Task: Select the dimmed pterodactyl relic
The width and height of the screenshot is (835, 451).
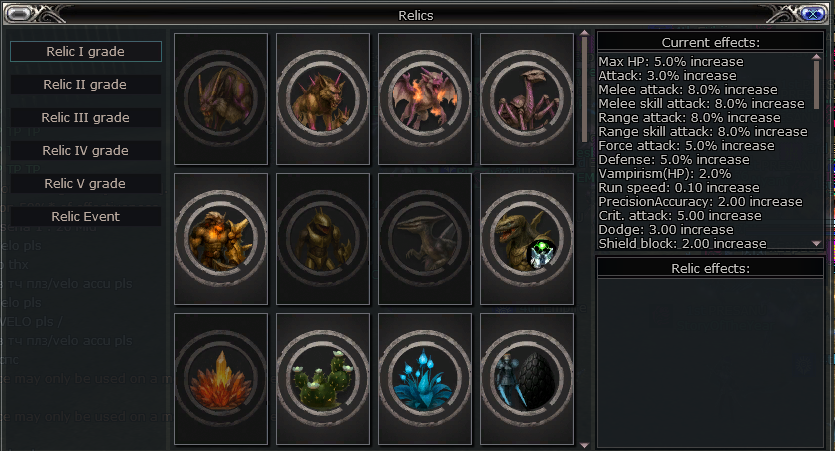Action: pyautogui.click(x=425, y=239)
